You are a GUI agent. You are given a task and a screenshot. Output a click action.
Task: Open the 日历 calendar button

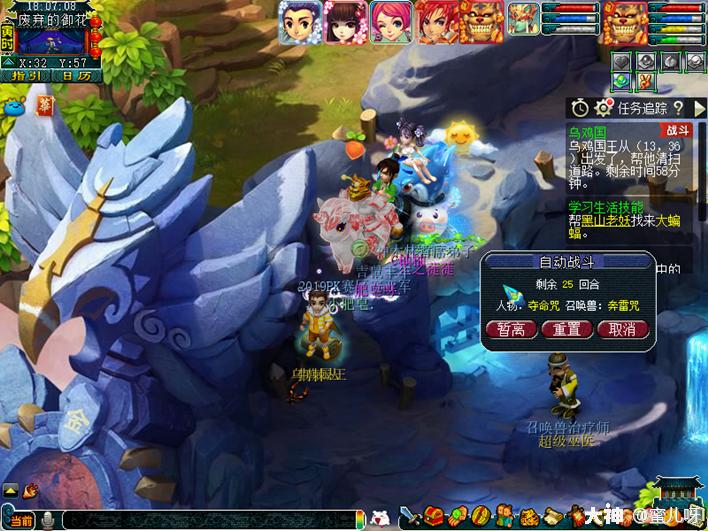pos(74,76)
